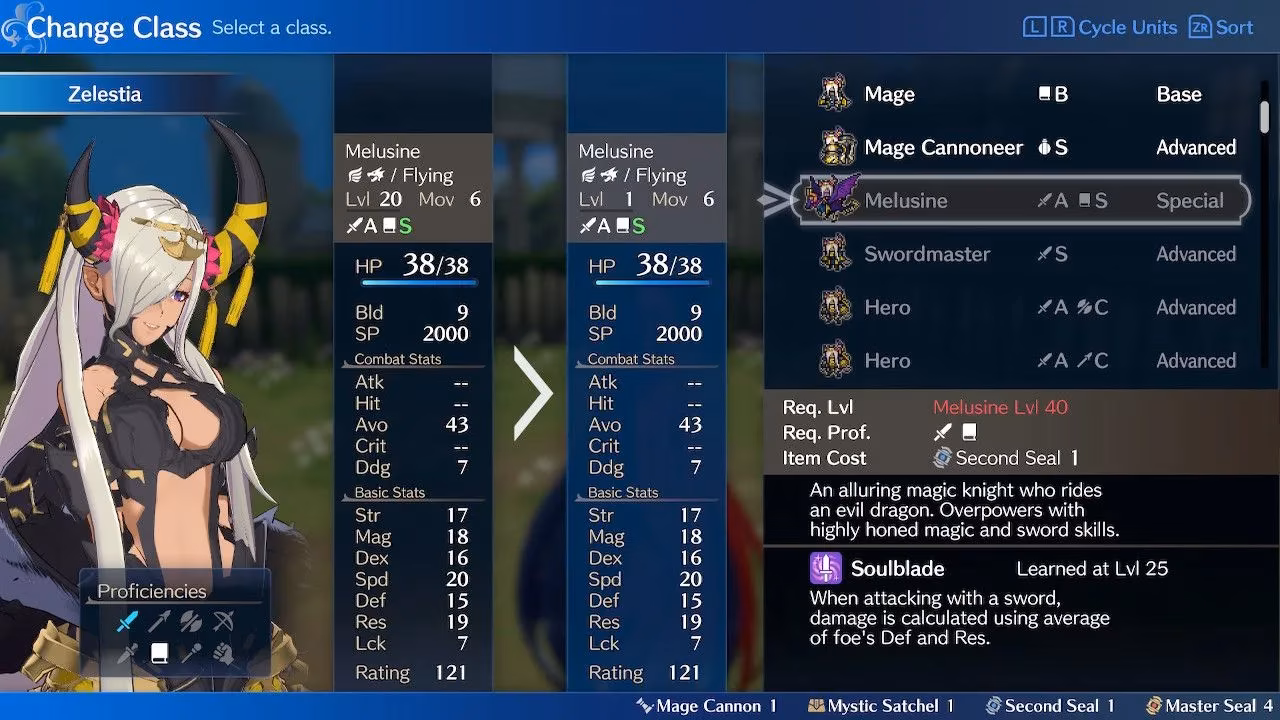The image size is (1280, 720).
Task: Select the Mage Cannoneer class
Action: 943,147
